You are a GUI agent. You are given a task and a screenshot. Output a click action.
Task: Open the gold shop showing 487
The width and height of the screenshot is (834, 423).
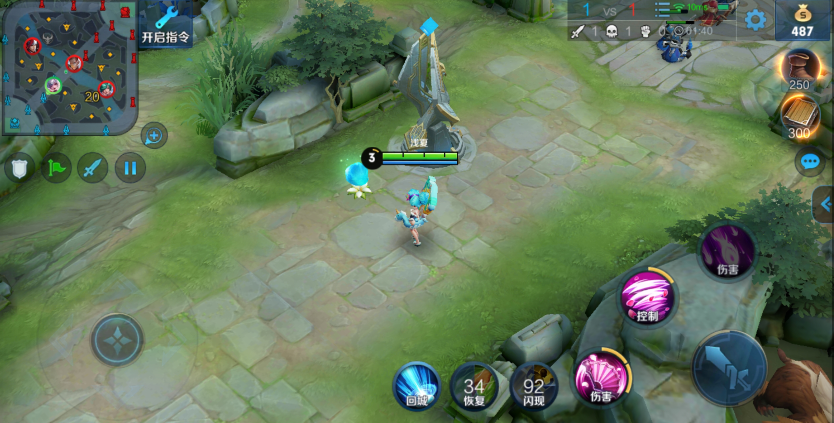click(x=802, y=19)
